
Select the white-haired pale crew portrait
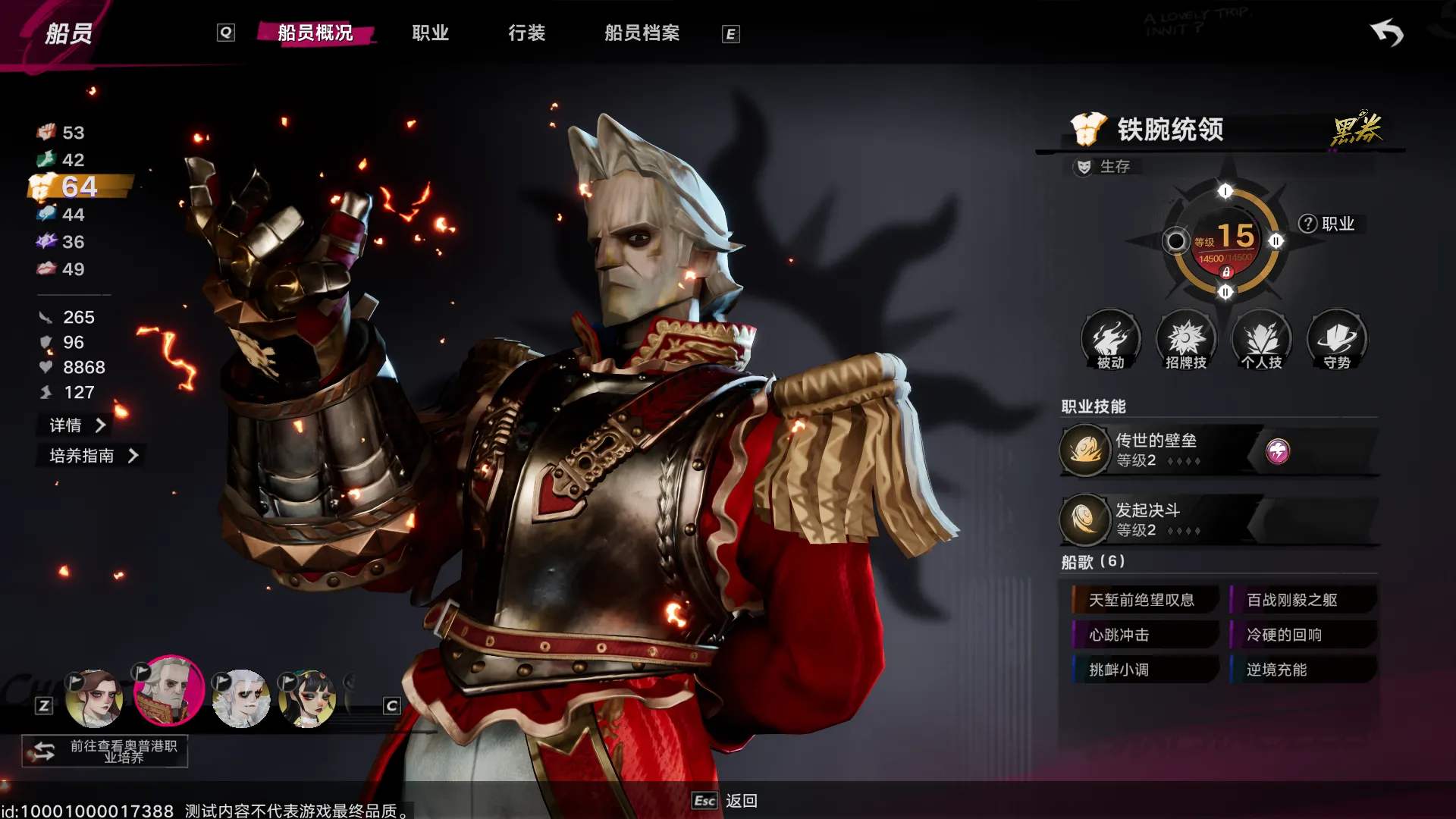(x=241, y=698)
